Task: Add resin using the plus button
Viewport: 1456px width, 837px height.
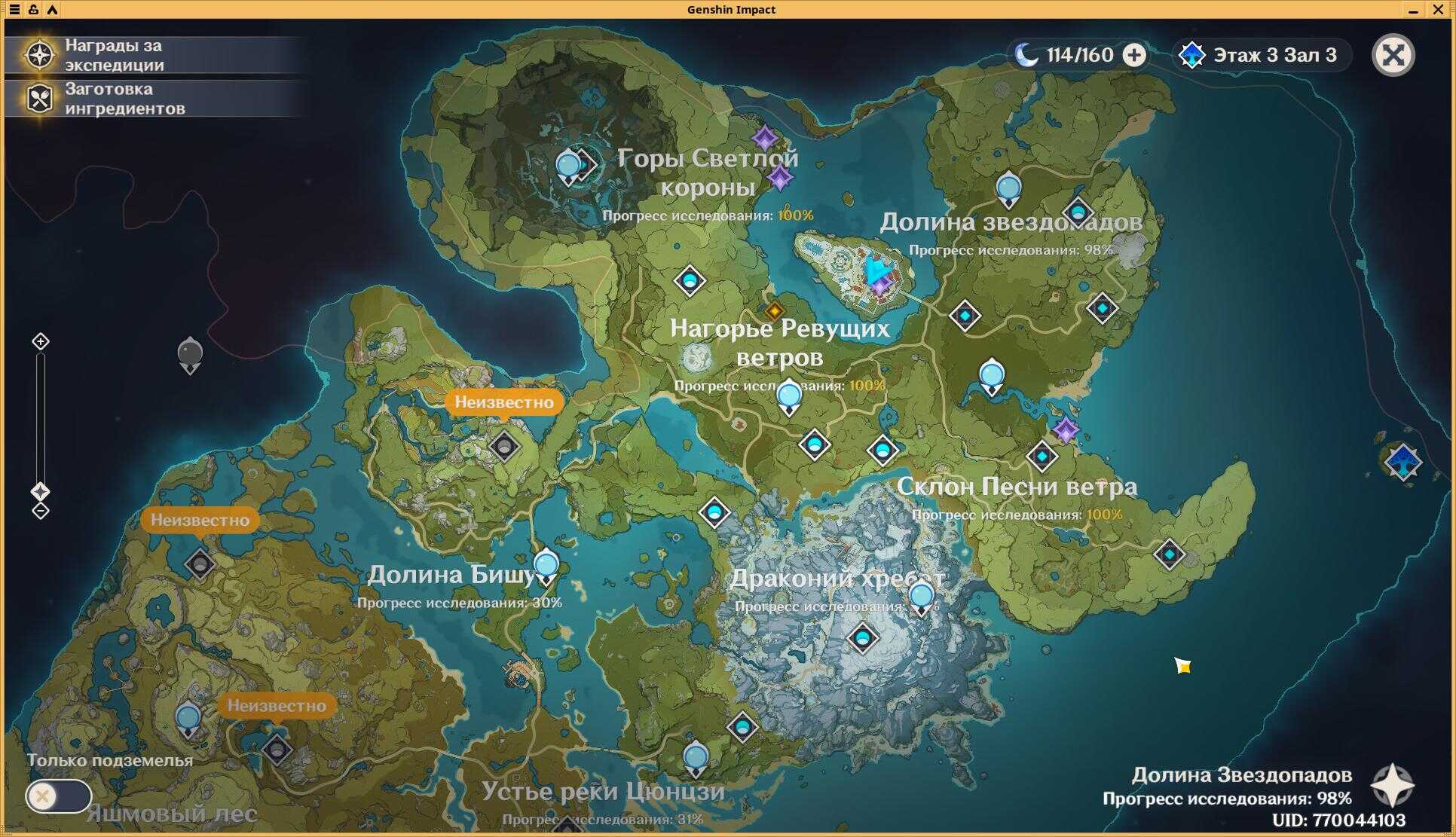Action: tap(1134, 55)
